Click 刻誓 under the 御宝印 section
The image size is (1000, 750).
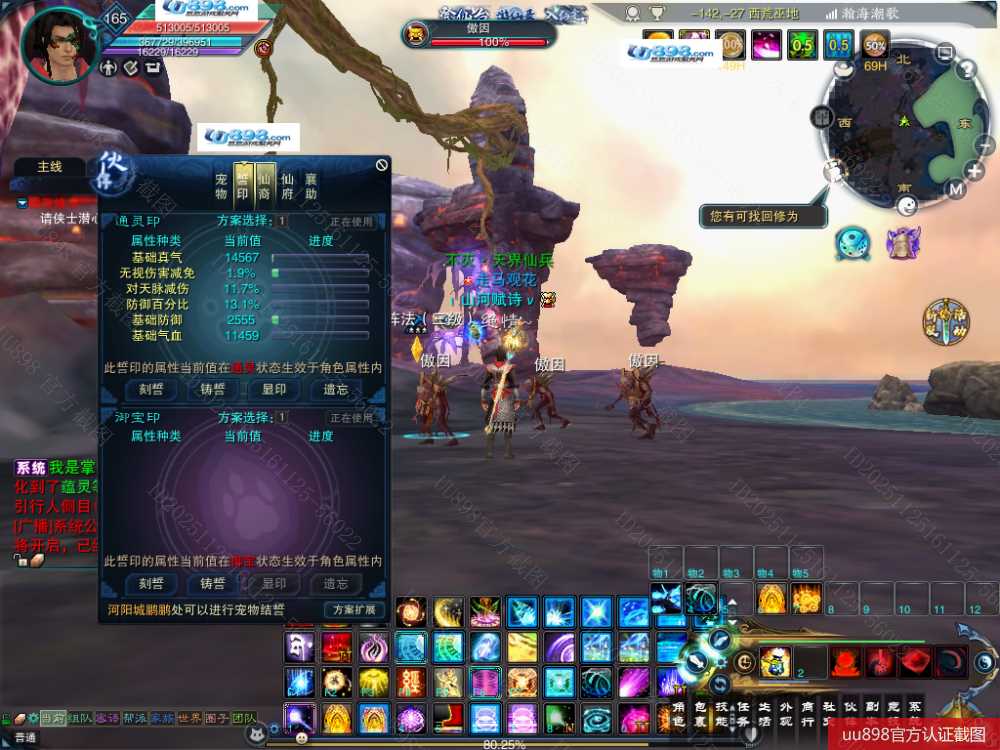(152, 583)
